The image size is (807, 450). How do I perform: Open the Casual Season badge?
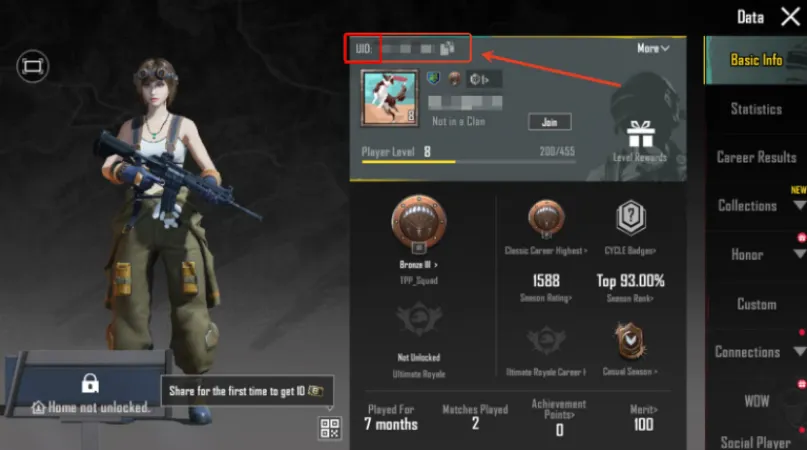pos(631,342)
